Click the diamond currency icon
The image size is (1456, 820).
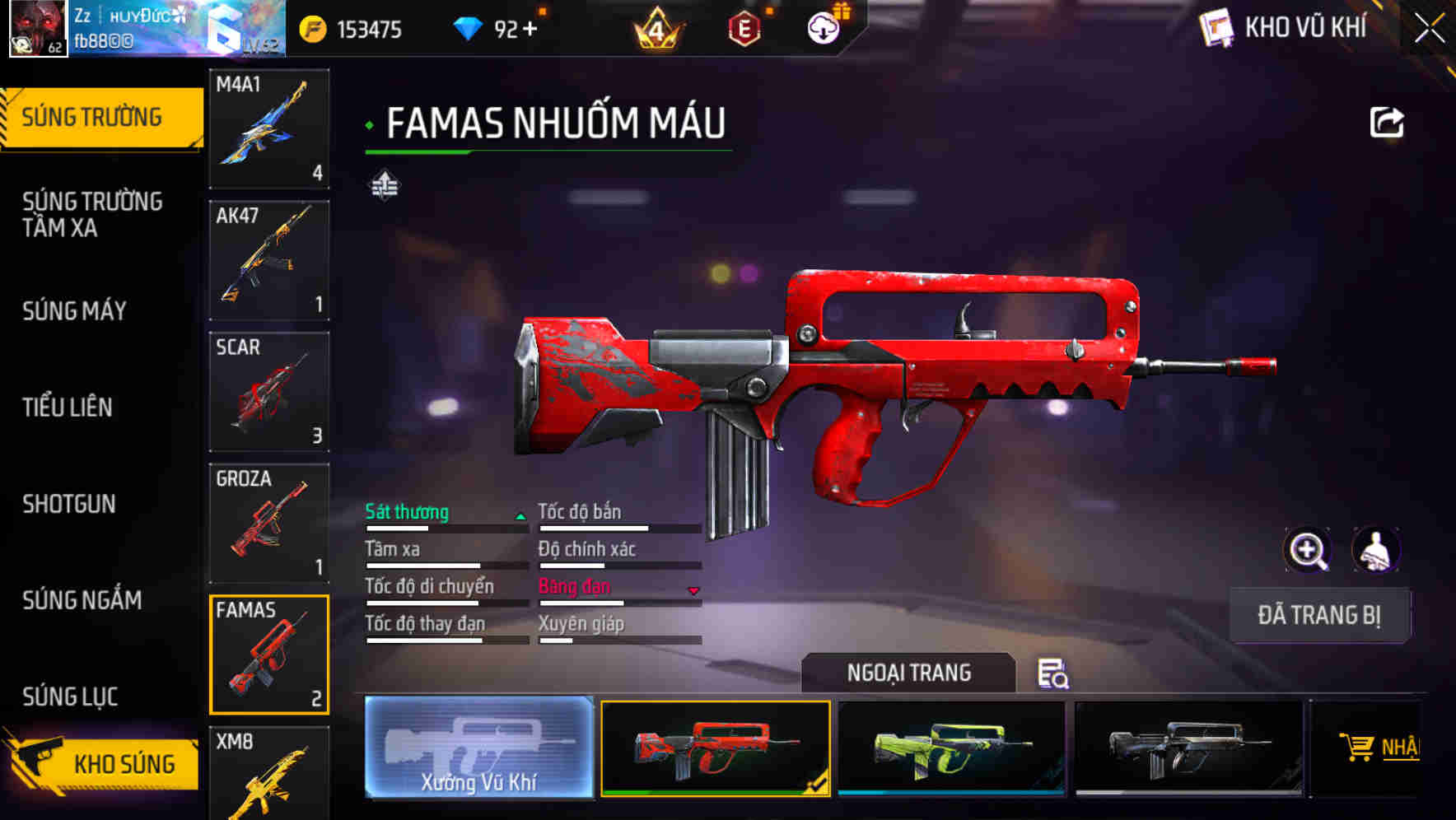pos(469,28)
